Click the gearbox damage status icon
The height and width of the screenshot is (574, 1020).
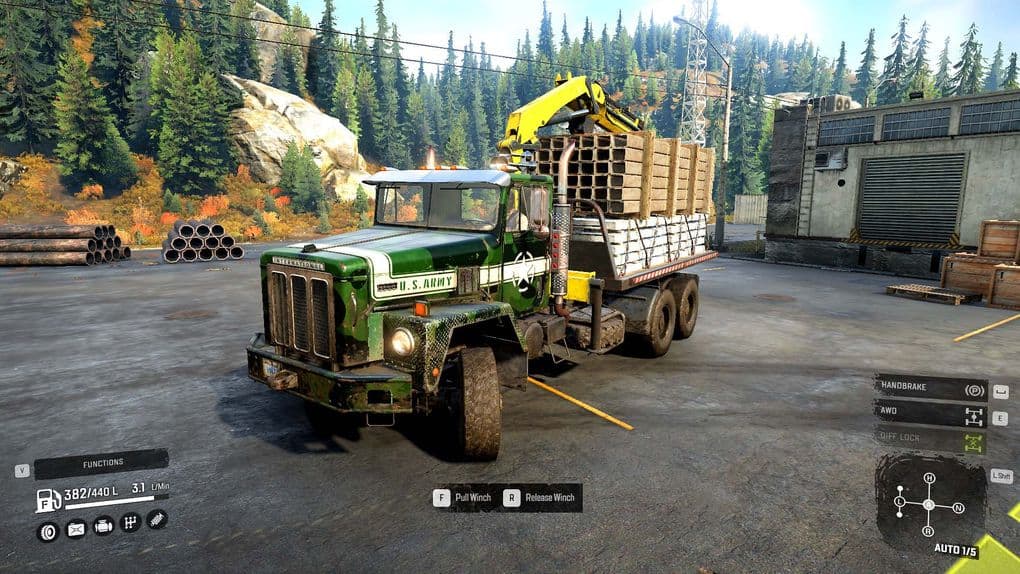click(130, 522)
